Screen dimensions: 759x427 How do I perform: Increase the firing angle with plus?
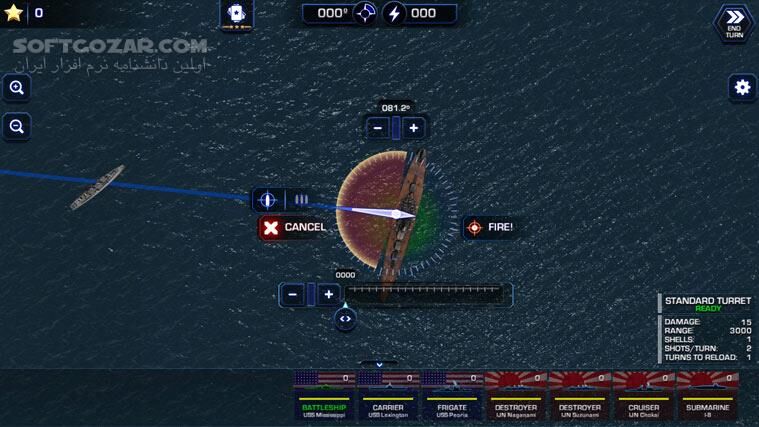414,128
